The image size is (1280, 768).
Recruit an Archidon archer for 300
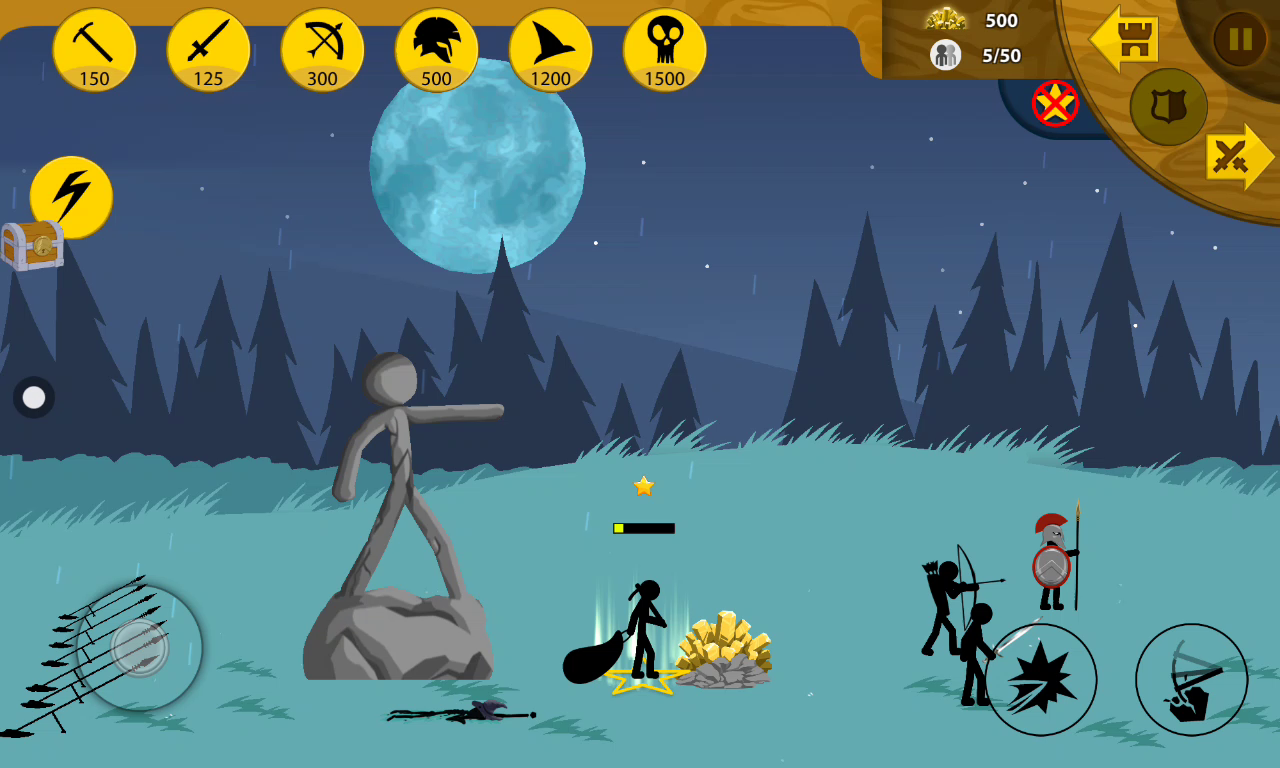pyautogui.click(x=322, y=50)
